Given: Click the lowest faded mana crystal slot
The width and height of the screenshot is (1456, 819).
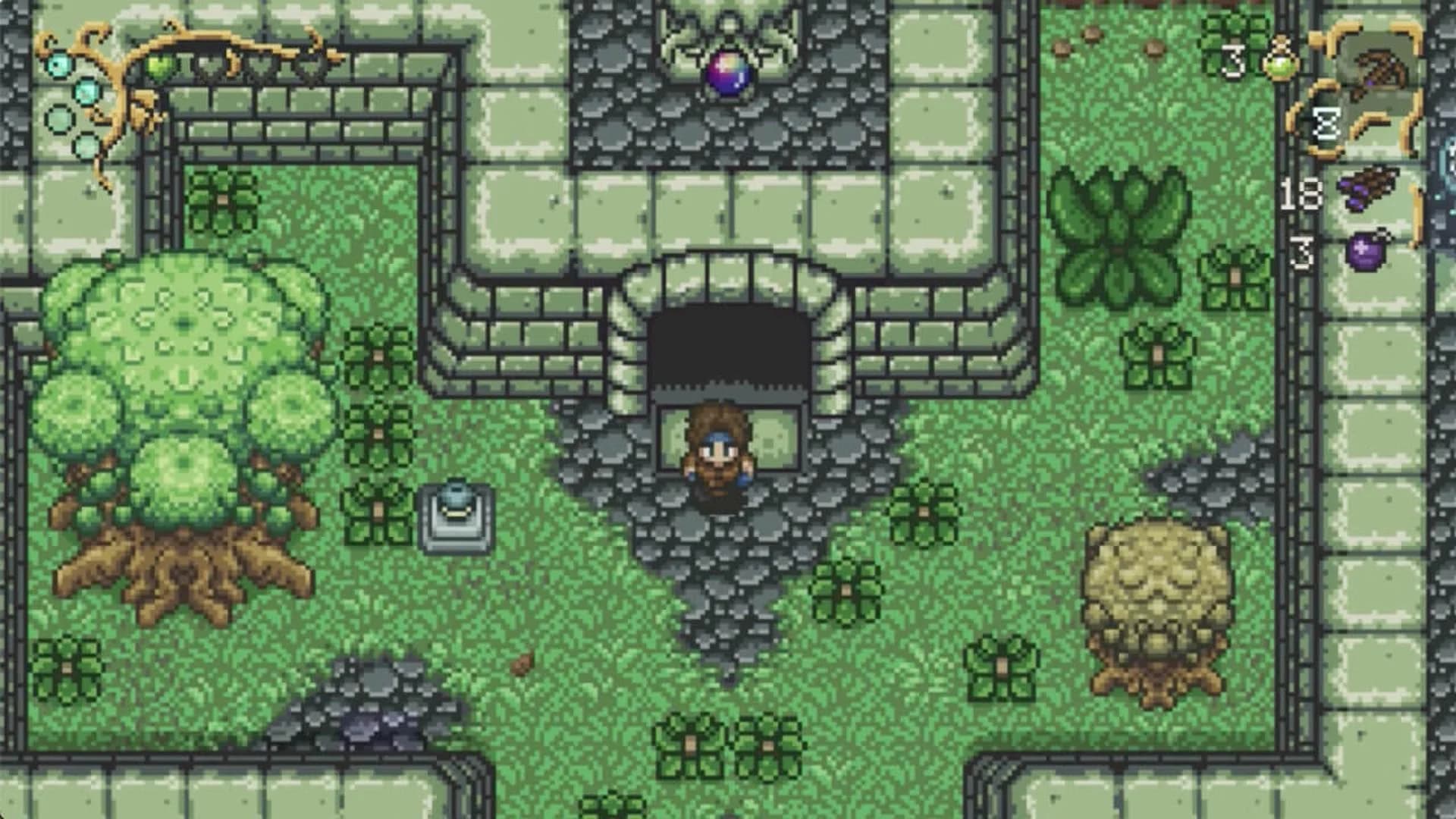Looking at the screenshot, I should [85, 146].
